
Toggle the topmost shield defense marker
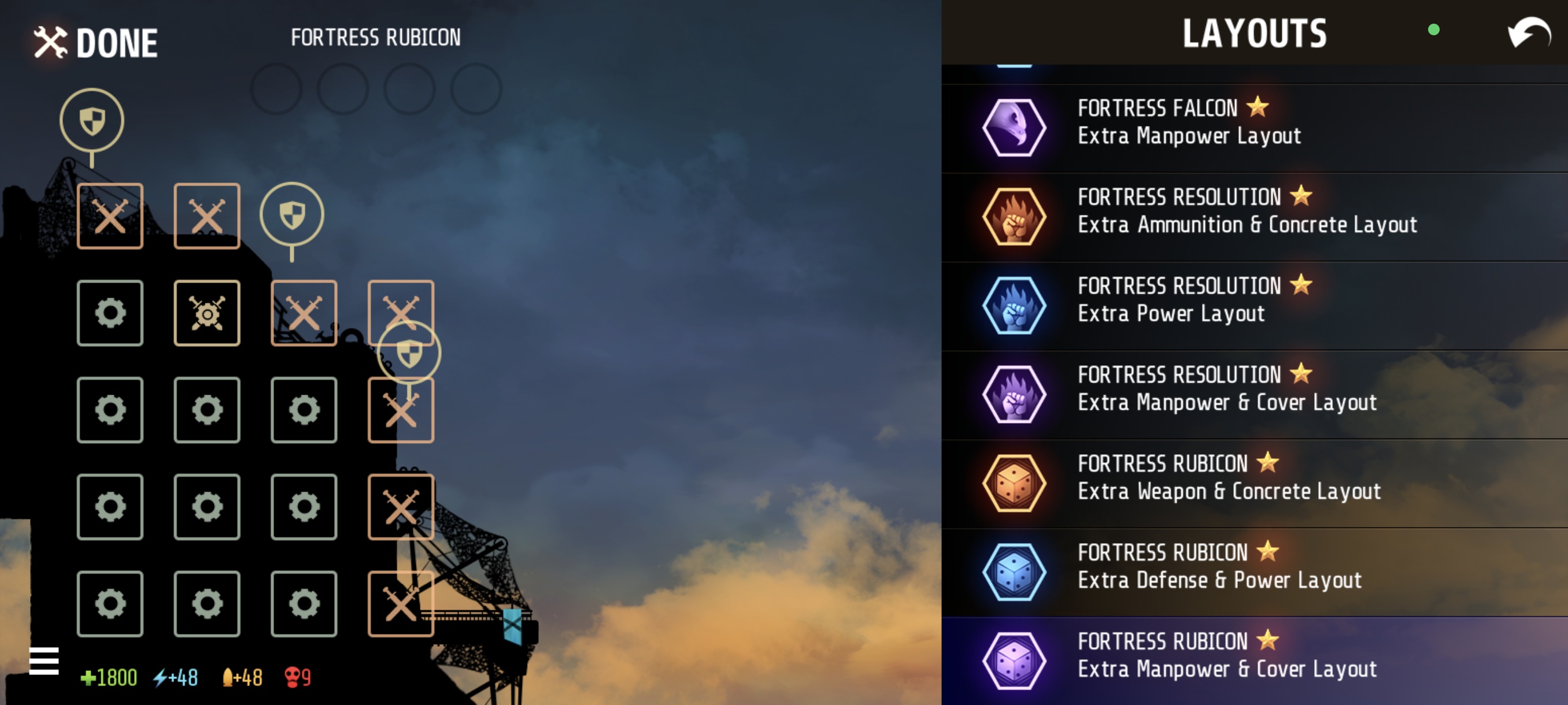click(91, 118)
